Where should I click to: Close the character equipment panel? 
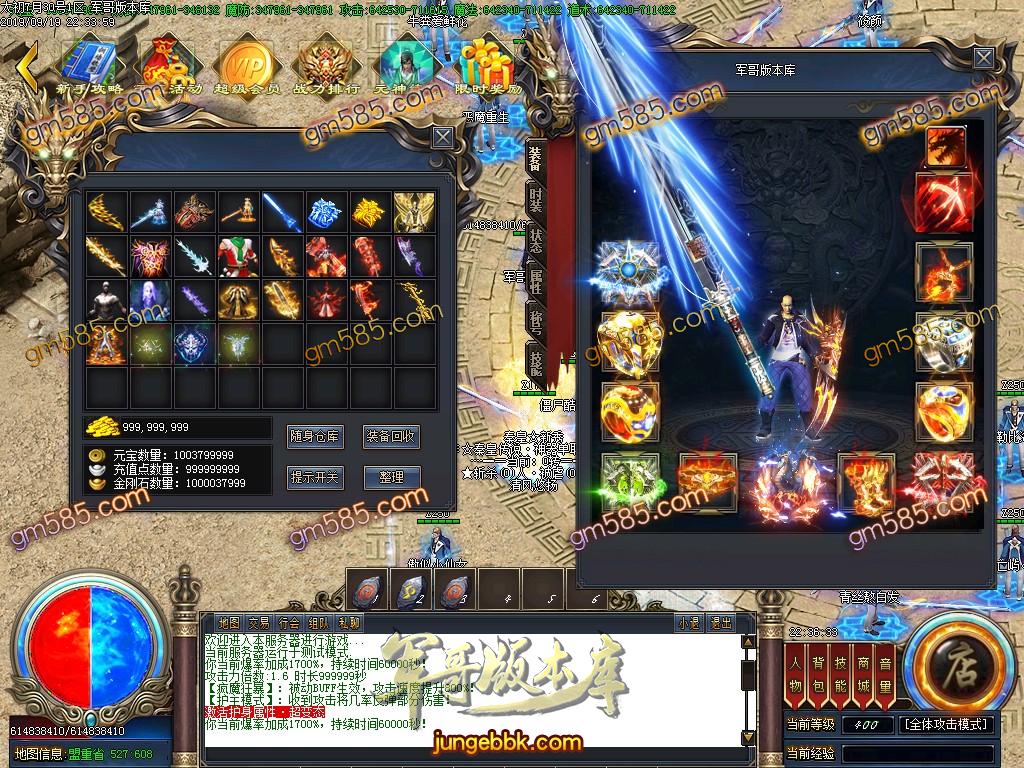point(985,59)
